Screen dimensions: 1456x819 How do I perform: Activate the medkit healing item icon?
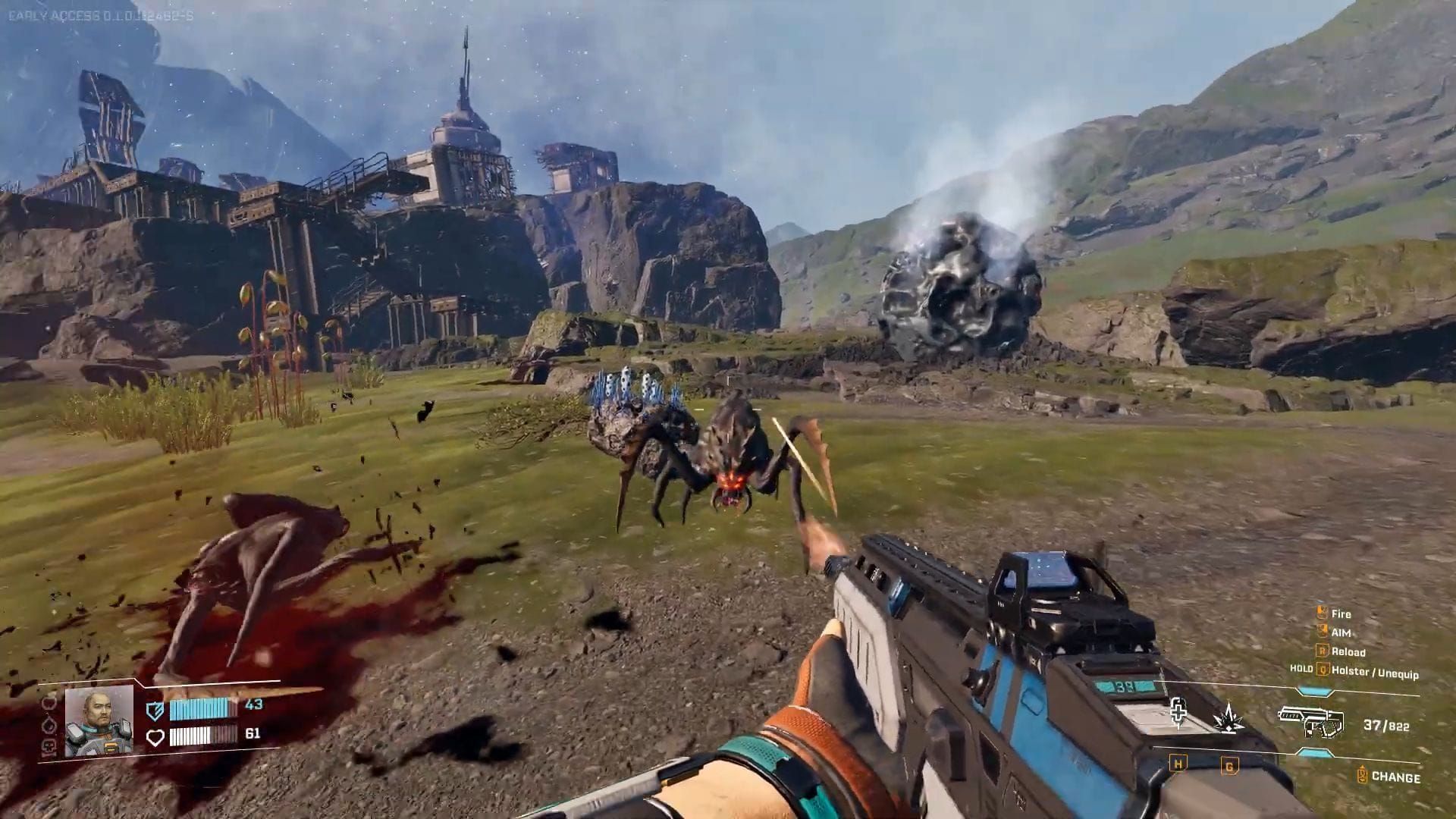pyautogui.click(x=1178, y=714)
